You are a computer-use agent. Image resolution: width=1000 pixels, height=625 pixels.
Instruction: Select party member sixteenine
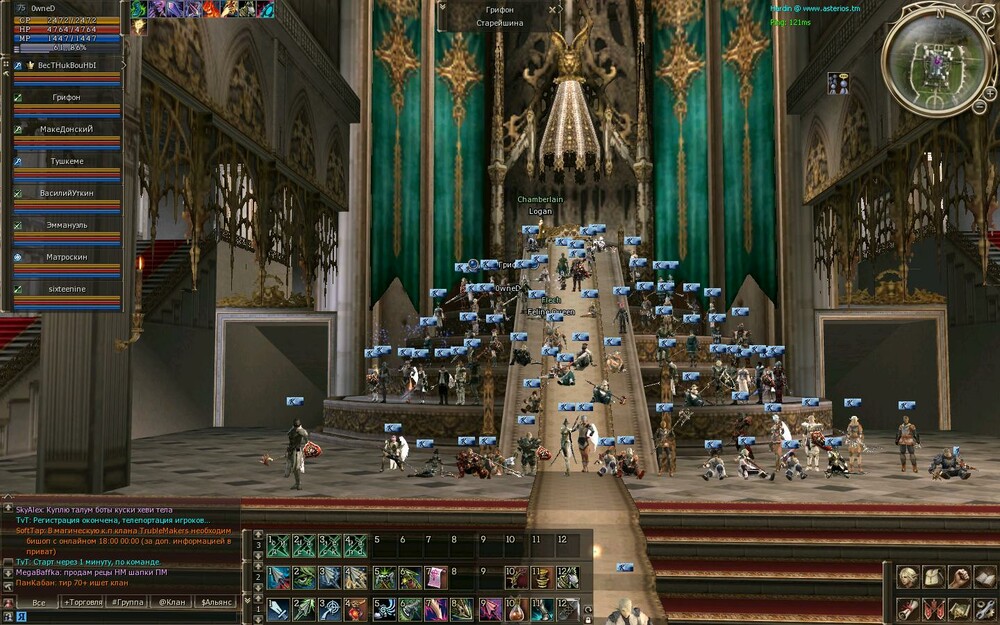pyautogui.click(x=66, y=289)
